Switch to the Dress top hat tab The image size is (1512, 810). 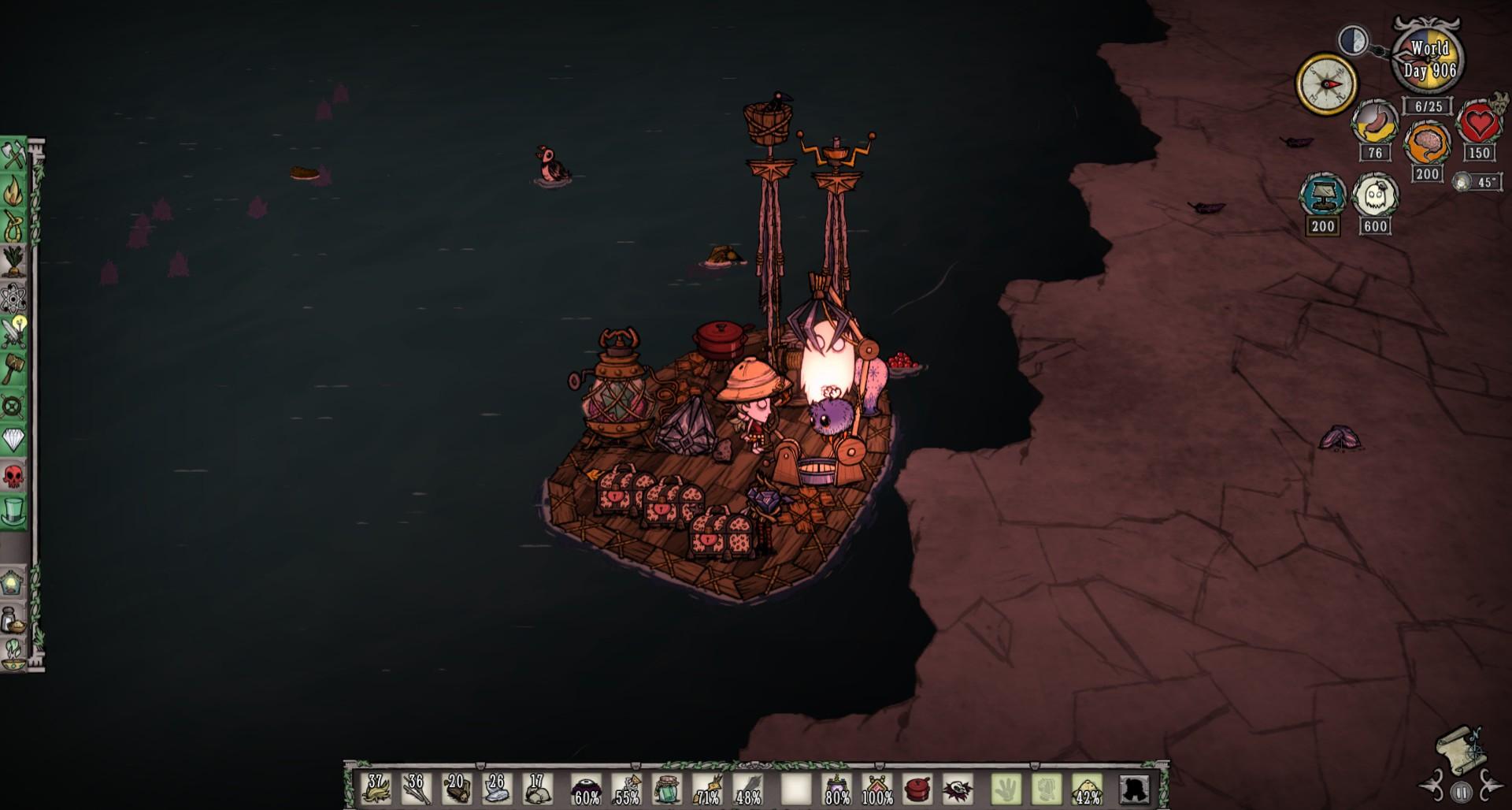pos(13,511)
